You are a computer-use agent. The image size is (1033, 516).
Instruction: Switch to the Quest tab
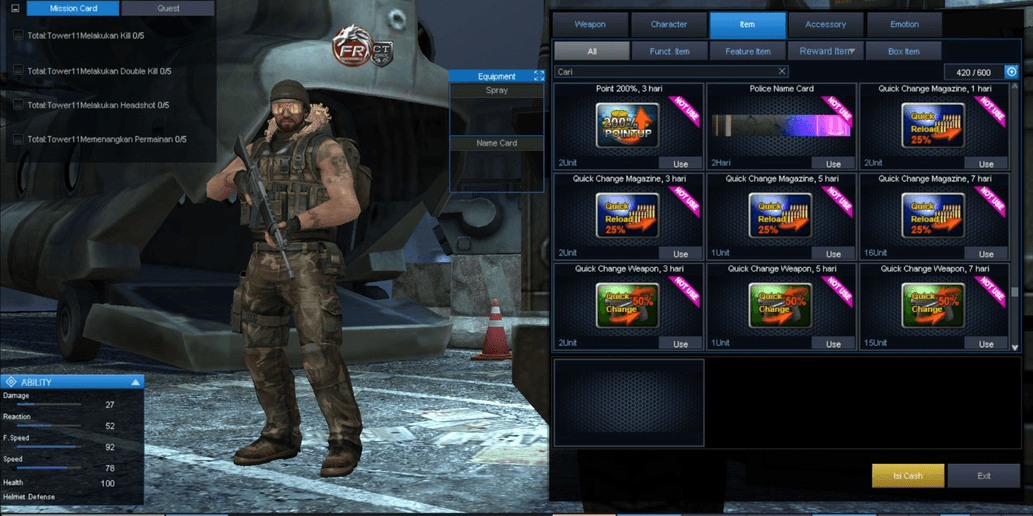point(168,8)
